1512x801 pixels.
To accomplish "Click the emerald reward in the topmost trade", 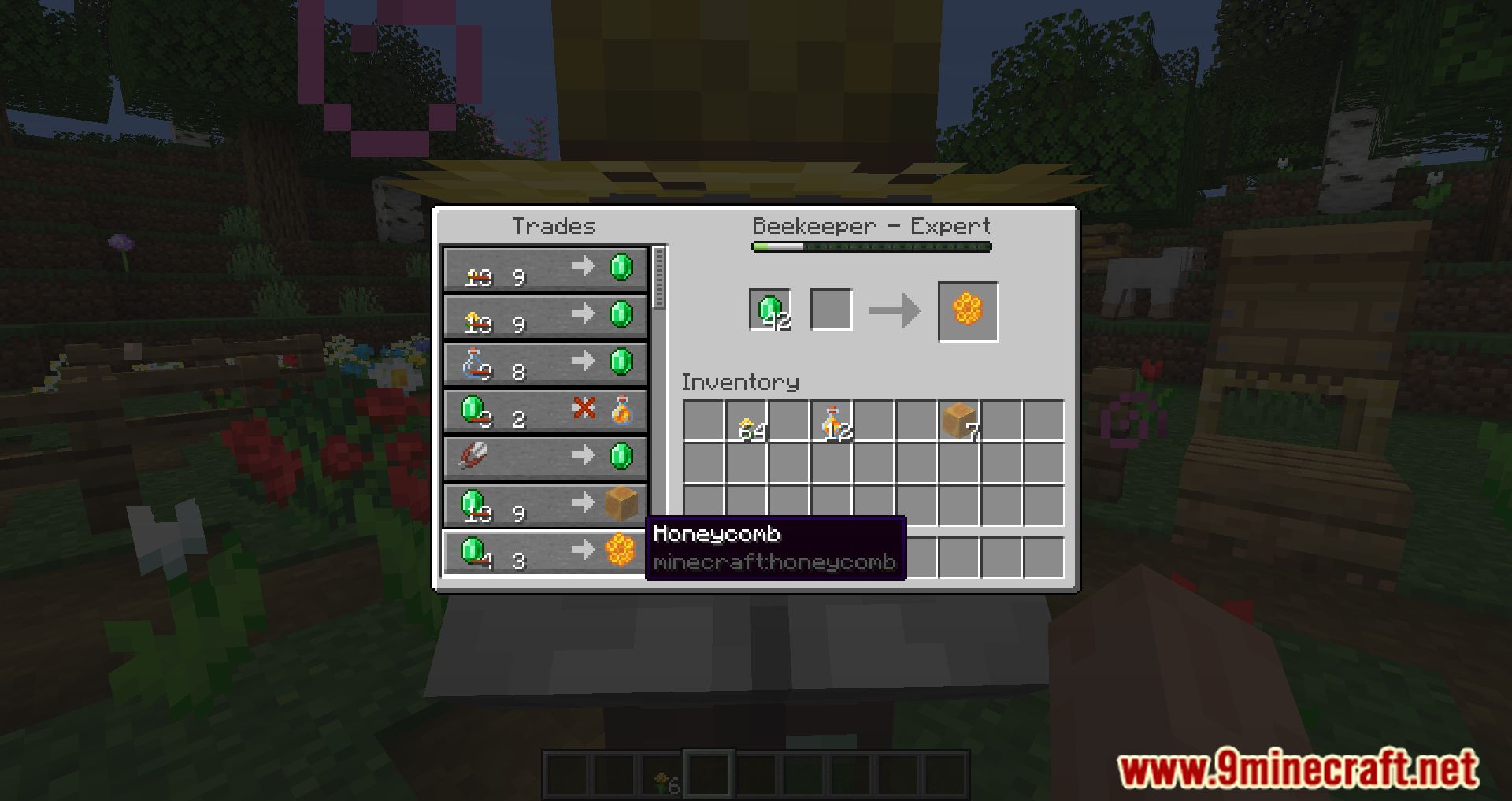I will tap(621, 268).
